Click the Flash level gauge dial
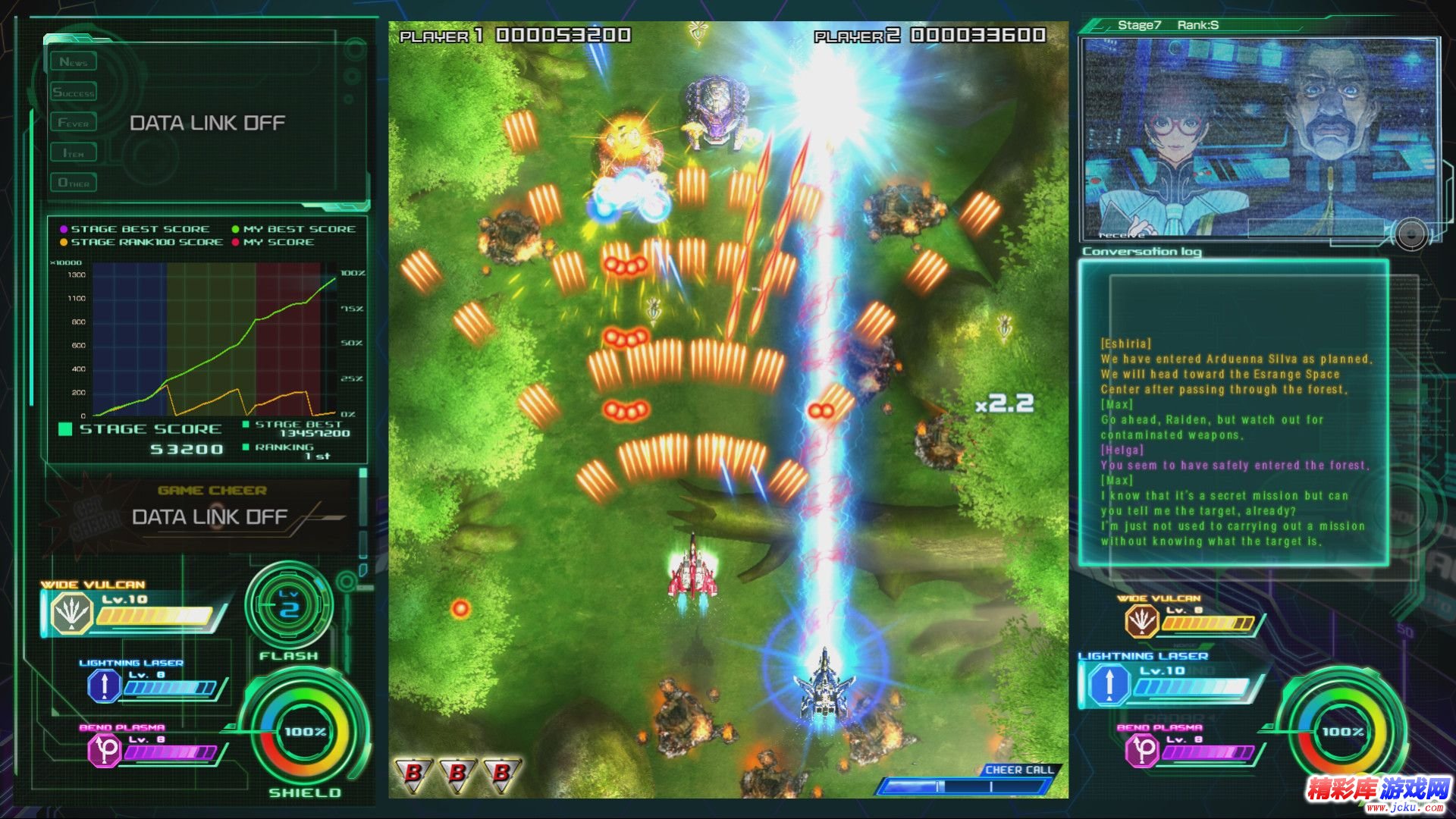The width and height of the screenshot is (1456, 819). [289, 606]
